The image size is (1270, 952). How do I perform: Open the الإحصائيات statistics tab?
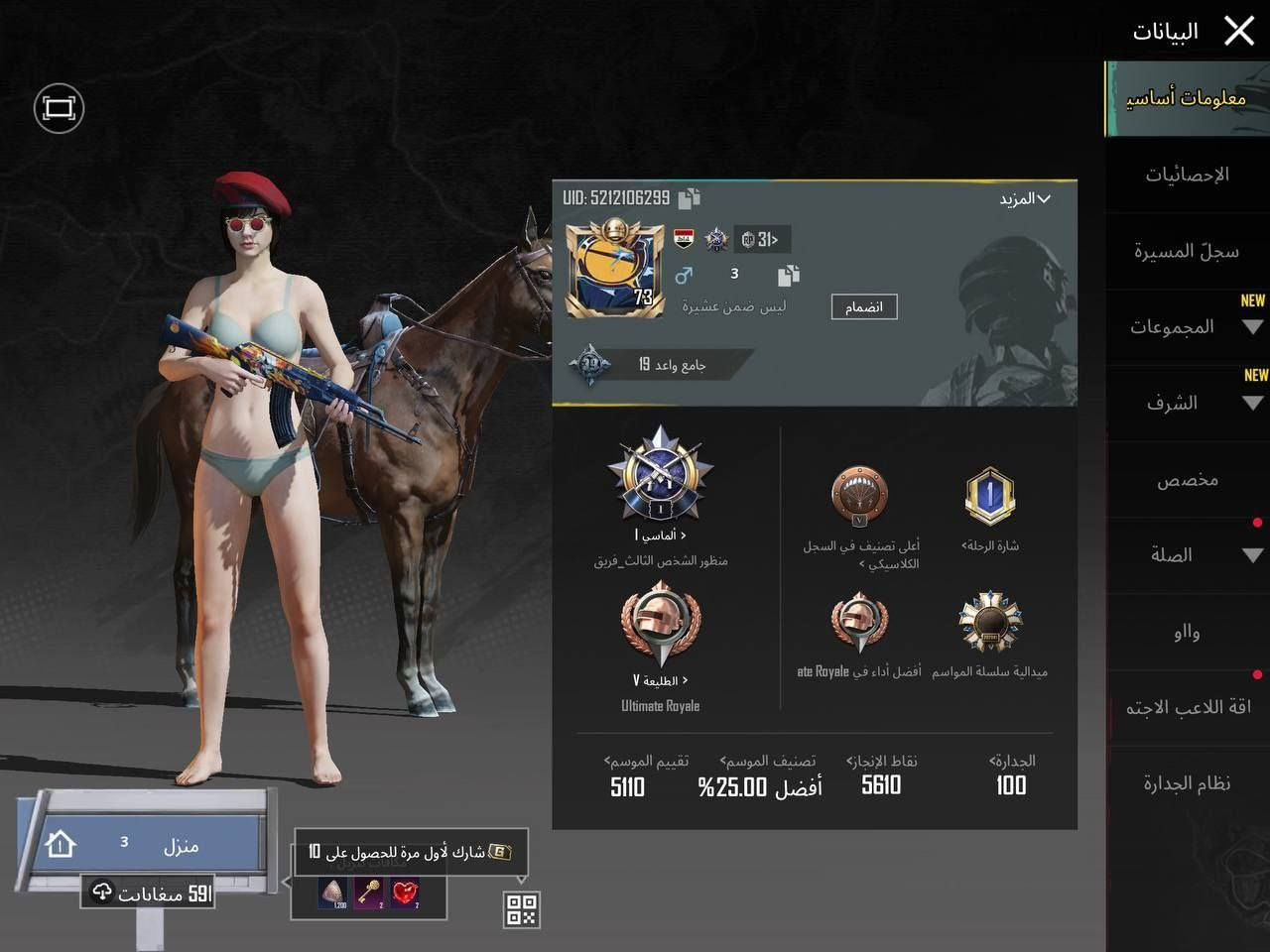[x=1187, y=175]
